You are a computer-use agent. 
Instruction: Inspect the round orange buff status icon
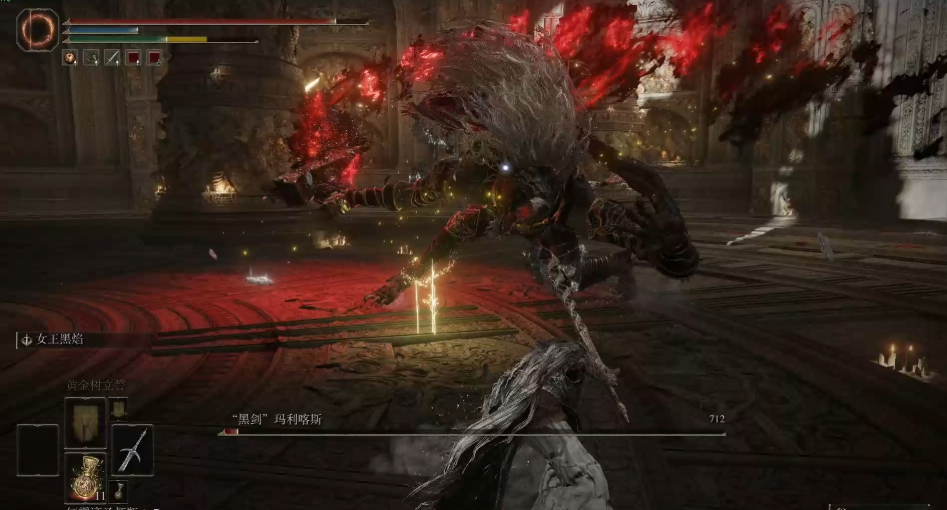(70, 58)
